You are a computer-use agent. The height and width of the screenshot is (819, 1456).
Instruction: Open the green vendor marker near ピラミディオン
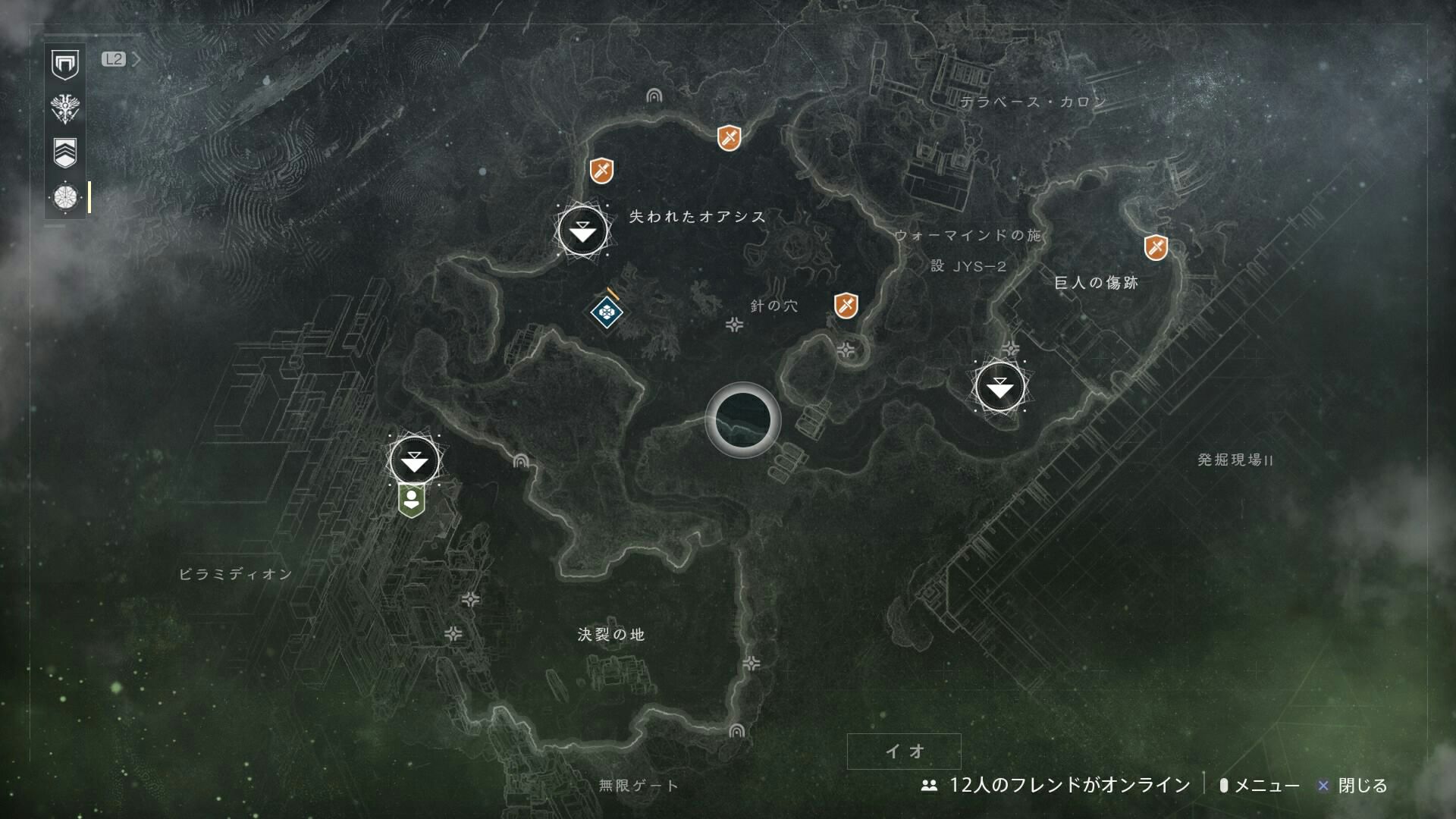click(410, 500)
